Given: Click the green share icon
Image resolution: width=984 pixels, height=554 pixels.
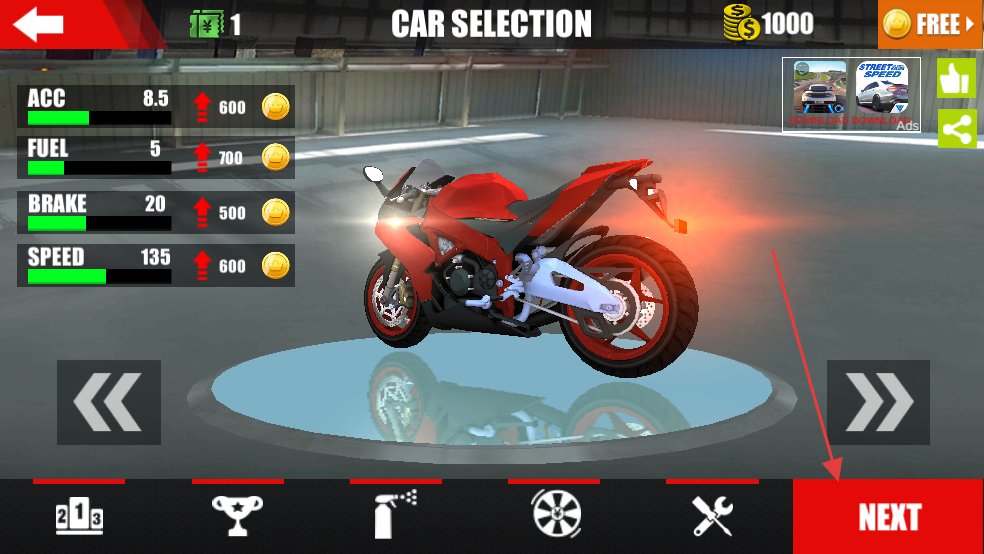Looking at the screenshot, I should click(x=956, y=130).
